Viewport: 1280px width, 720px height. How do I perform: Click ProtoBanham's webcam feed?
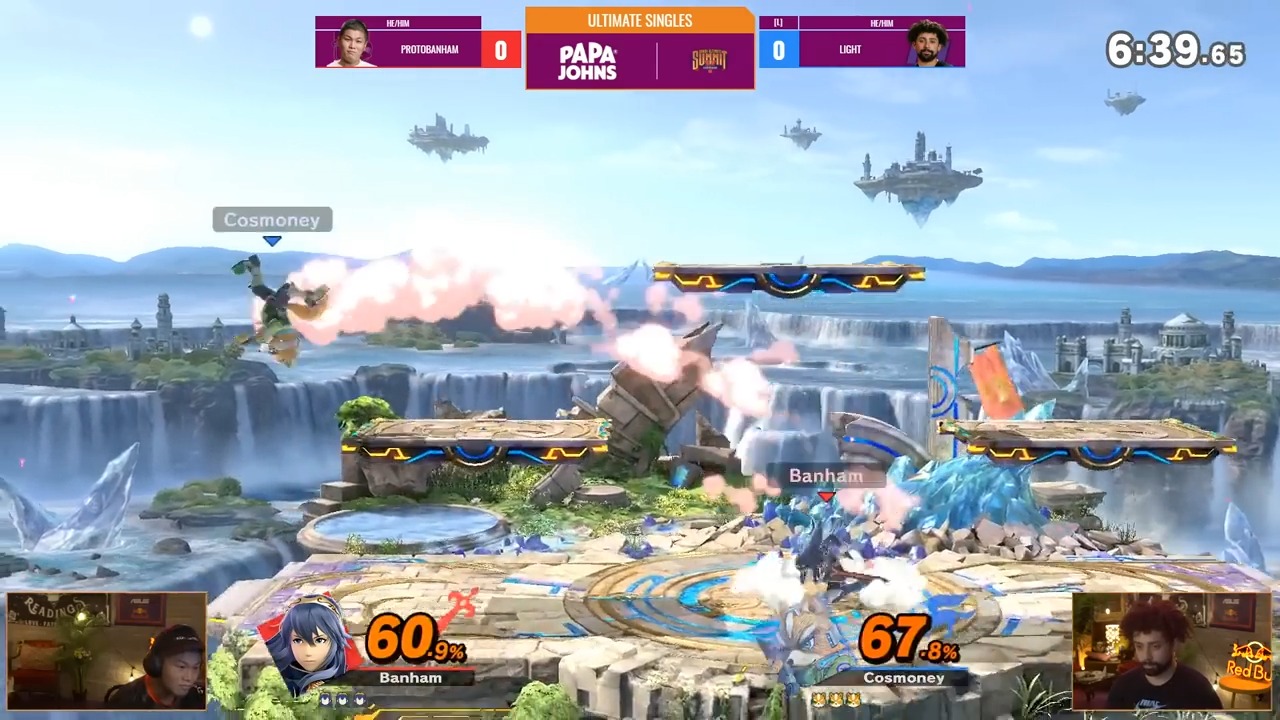105,650
